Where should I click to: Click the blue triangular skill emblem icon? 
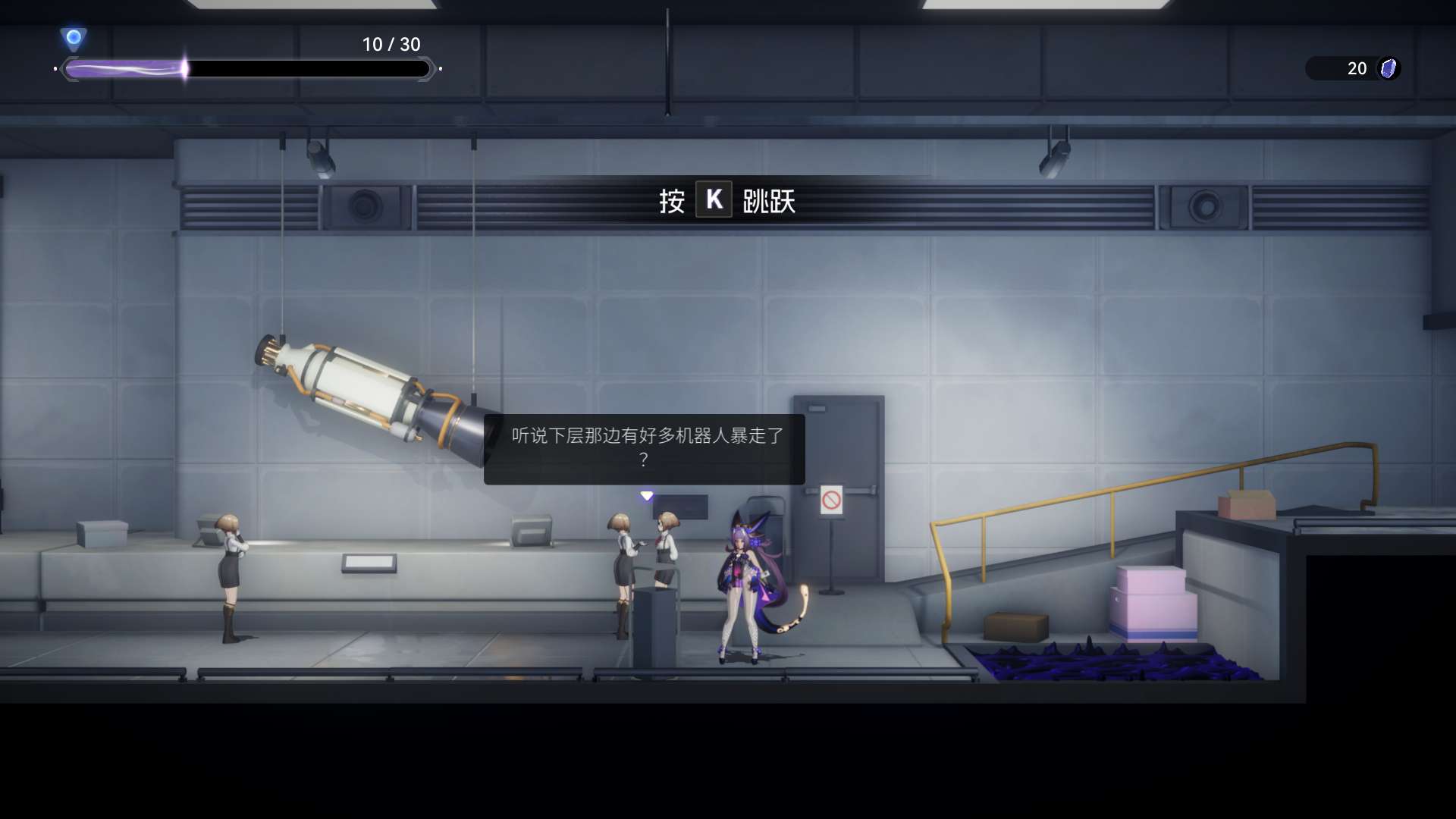pyautogui.click(x=74, y=36)
